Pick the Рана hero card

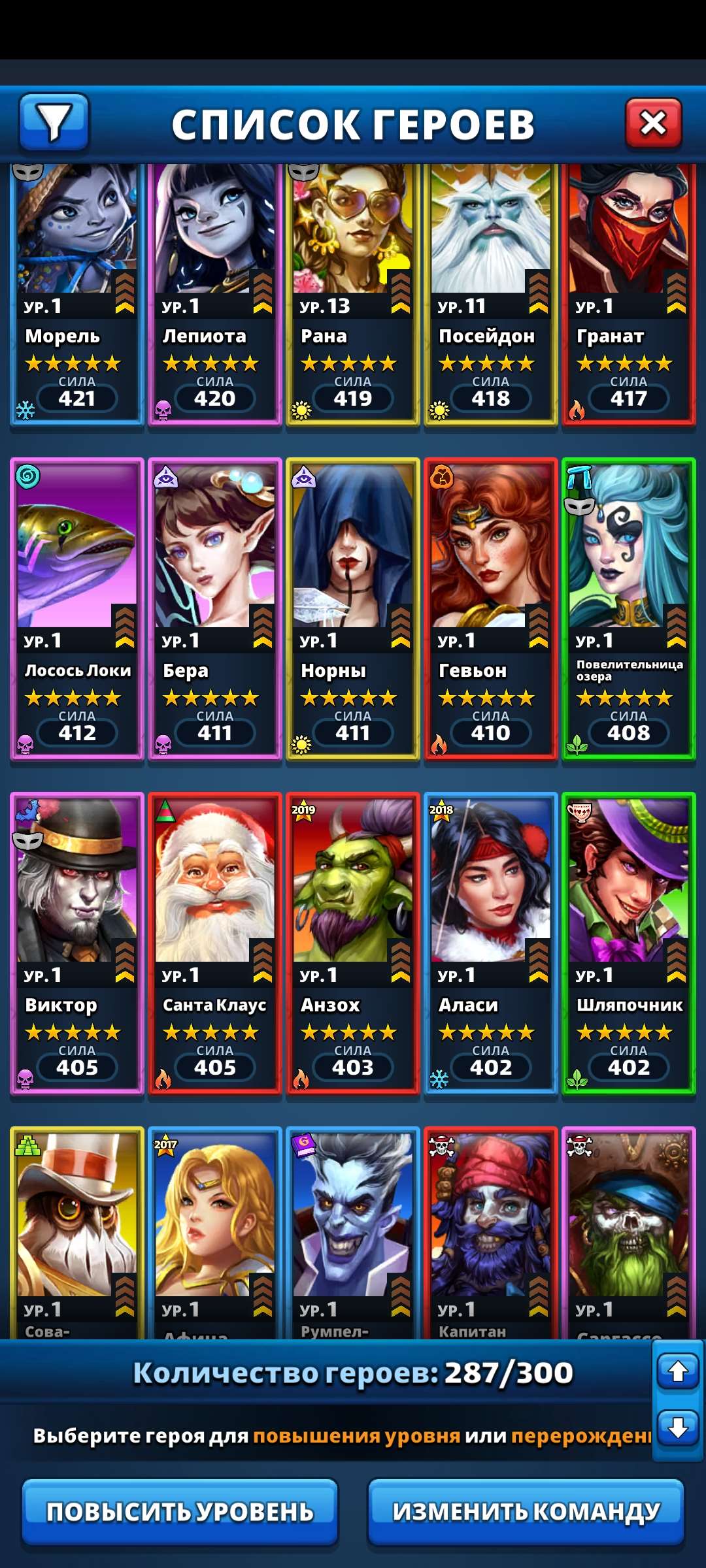tap(353, 294)
